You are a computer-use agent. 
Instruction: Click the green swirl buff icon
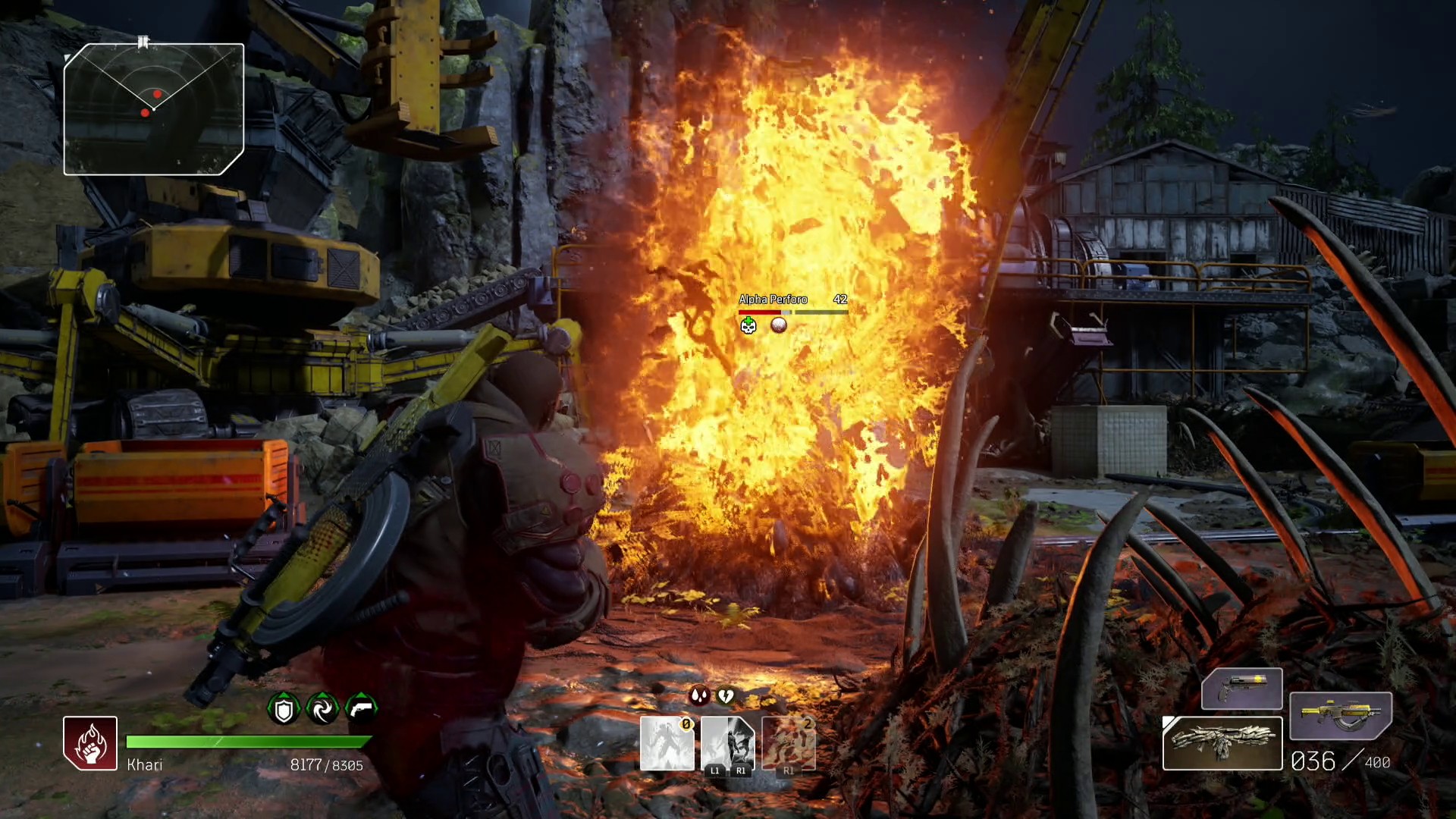pos(322,709)
